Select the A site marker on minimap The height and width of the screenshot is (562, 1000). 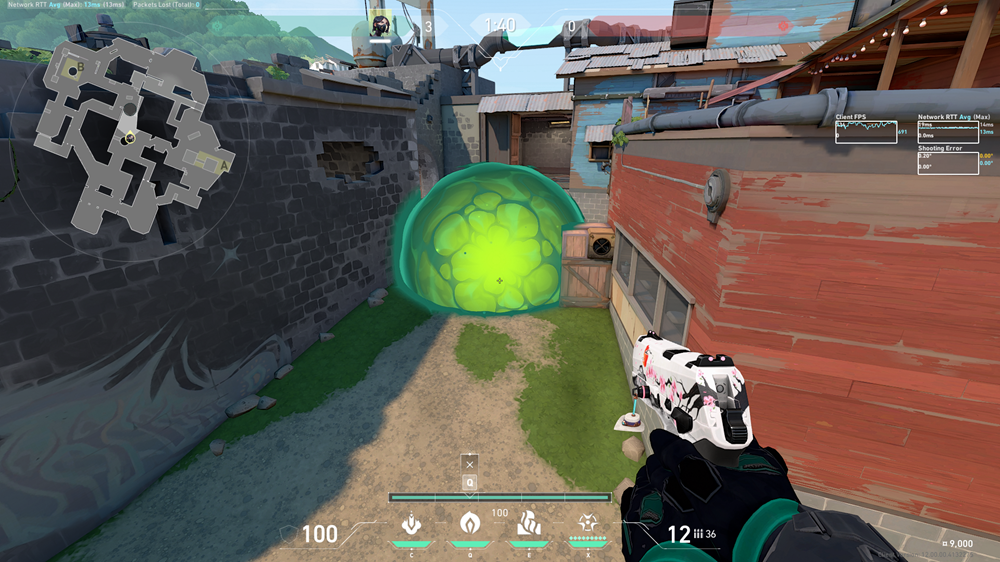click(x=224, y=166)
